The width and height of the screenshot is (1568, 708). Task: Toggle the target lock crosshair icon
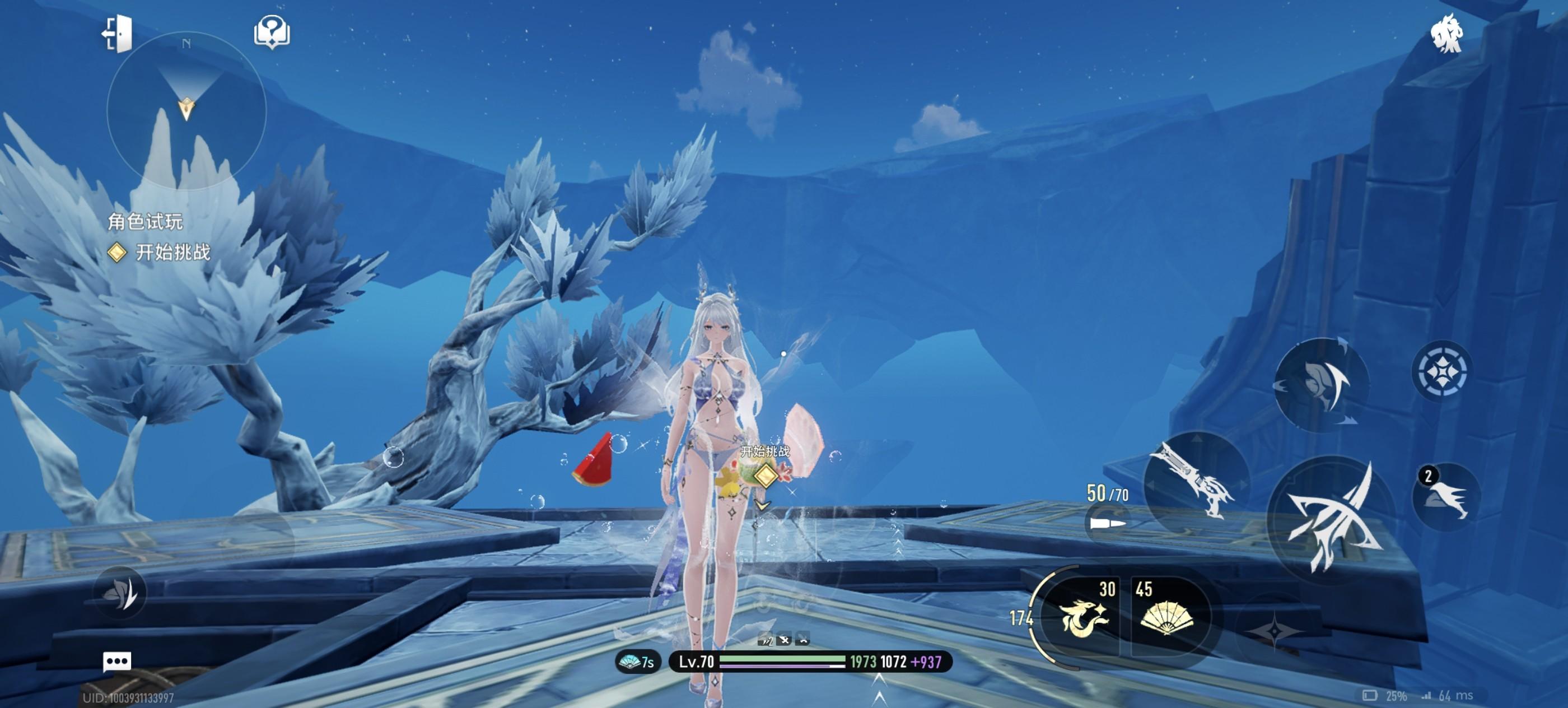(1441, 371)
